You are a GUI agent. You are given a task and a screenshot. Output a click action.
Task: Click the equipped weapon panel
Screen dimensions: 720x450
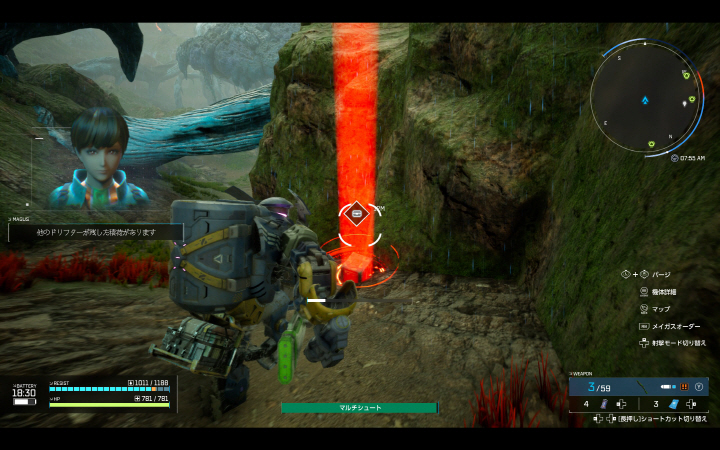click(x=638, y=386)
